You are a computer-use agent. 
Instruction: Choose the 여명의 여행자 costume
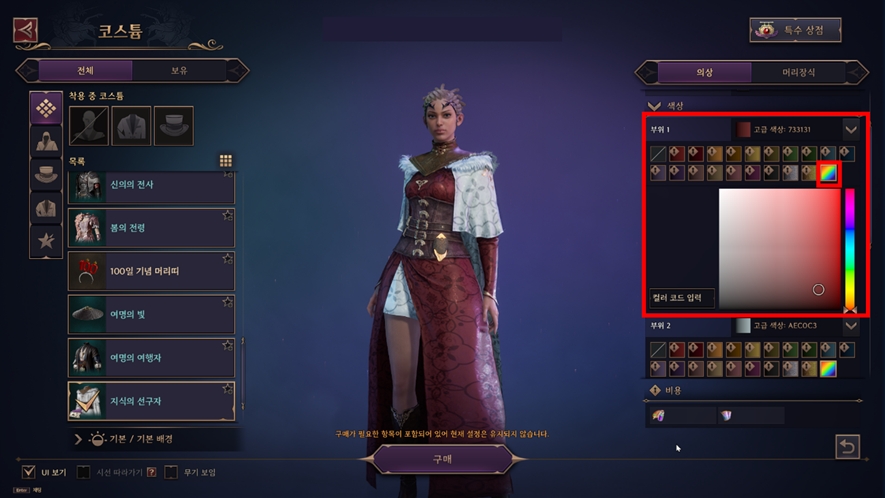point(151,357)
